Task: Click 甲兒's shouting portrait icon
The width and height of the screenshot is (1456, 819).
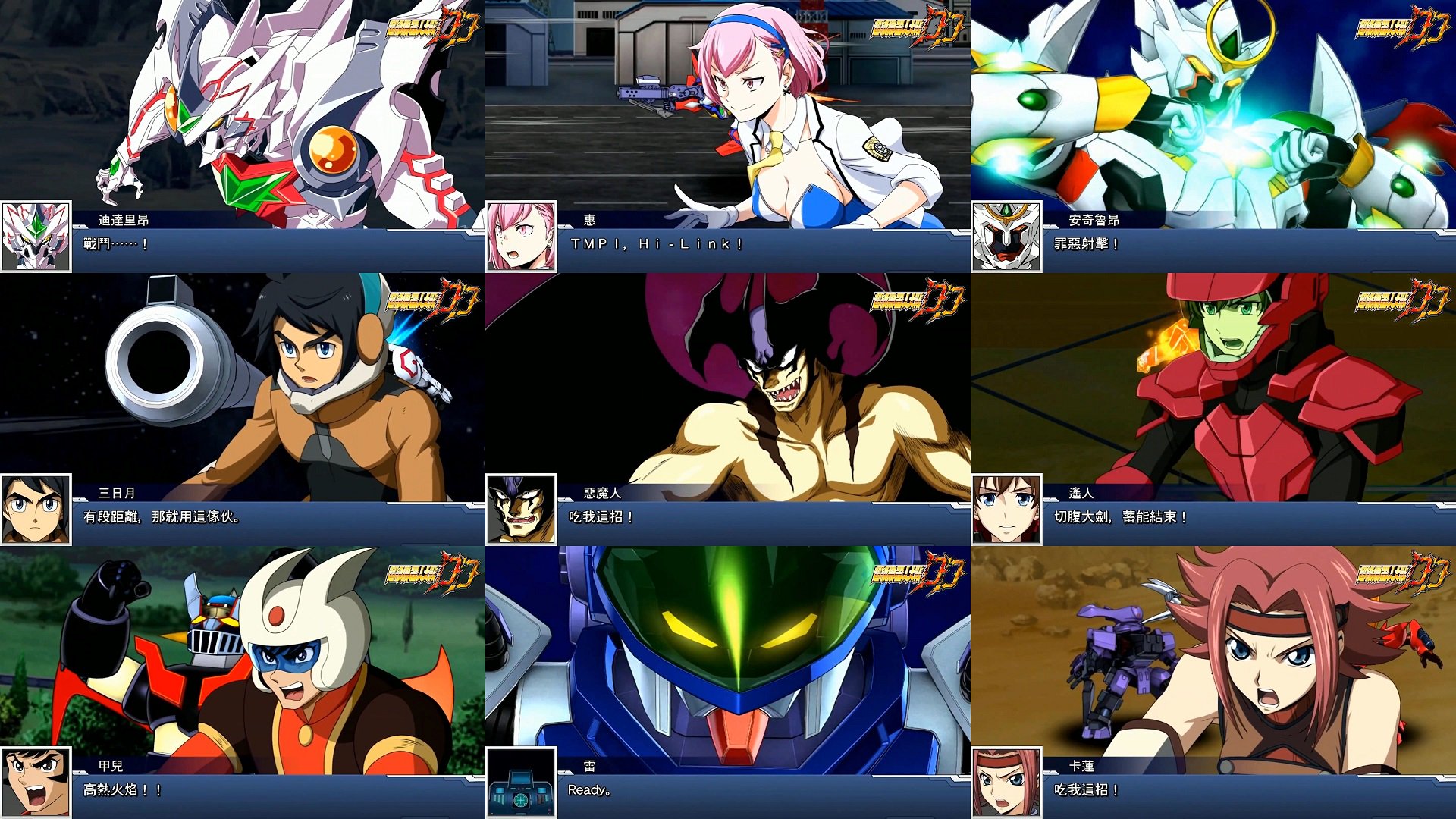Action: coord(36,780)
